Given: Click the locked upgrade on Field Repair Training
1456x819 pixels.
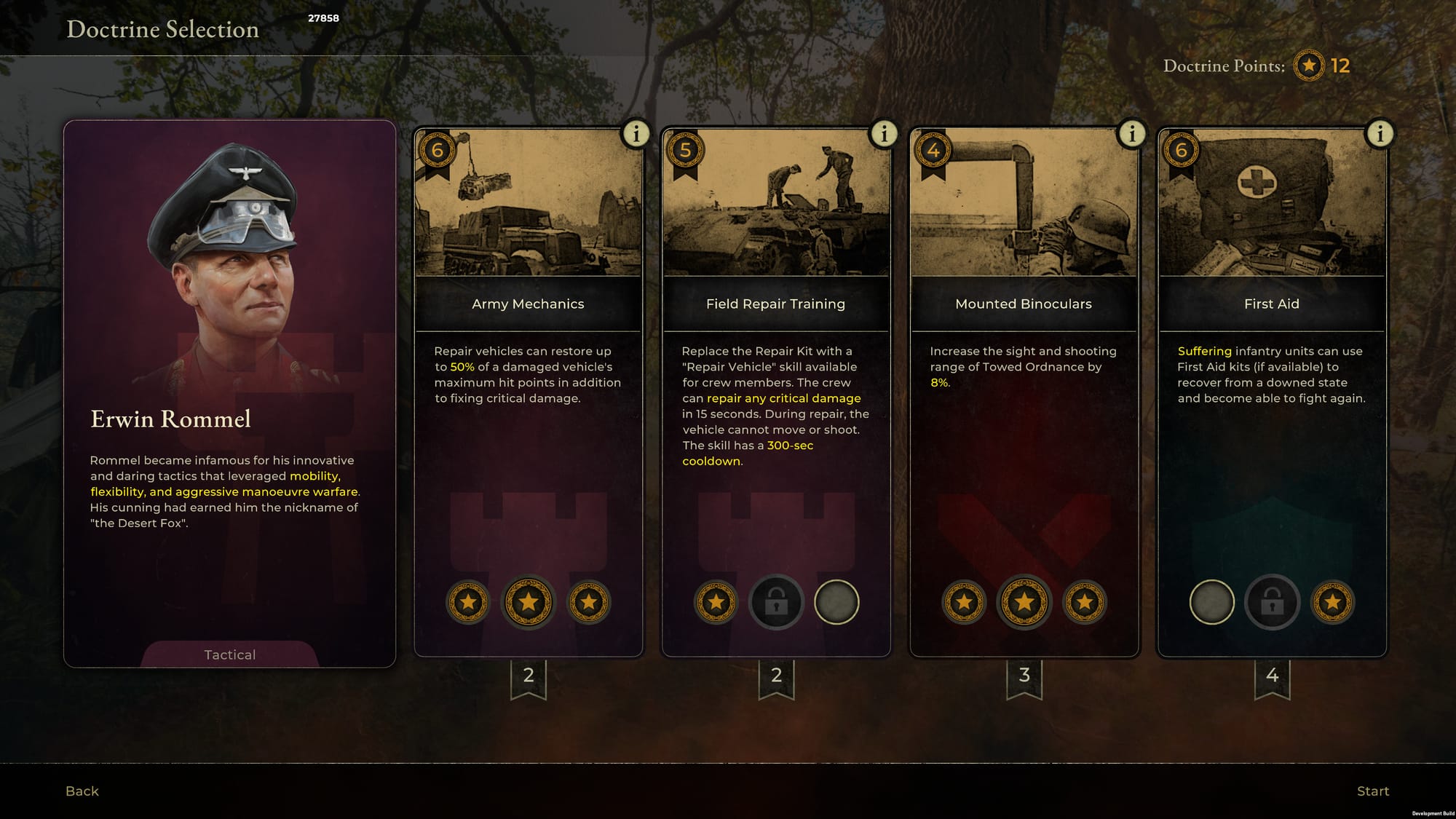Looking at the screenshot, I should tap(776, 603).
